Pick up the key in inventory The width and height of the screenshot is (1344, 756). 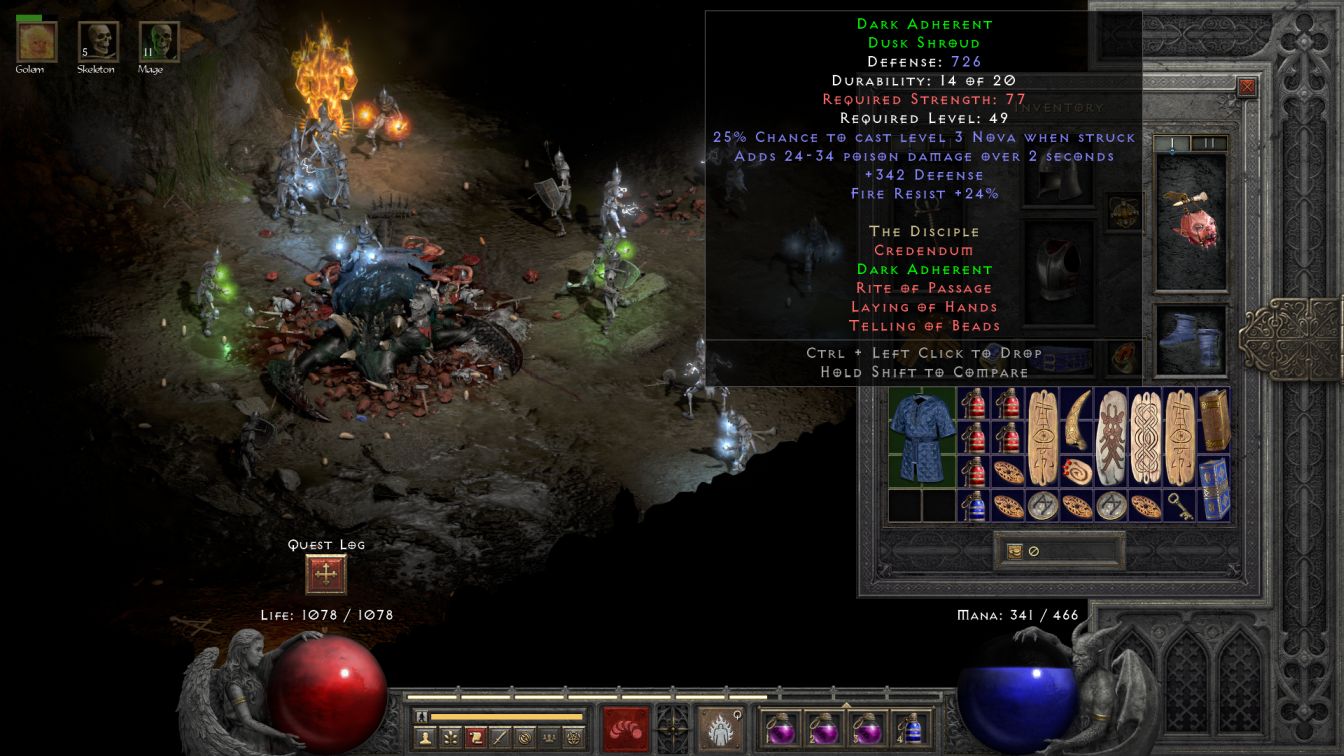click(x=1180, y=507)
